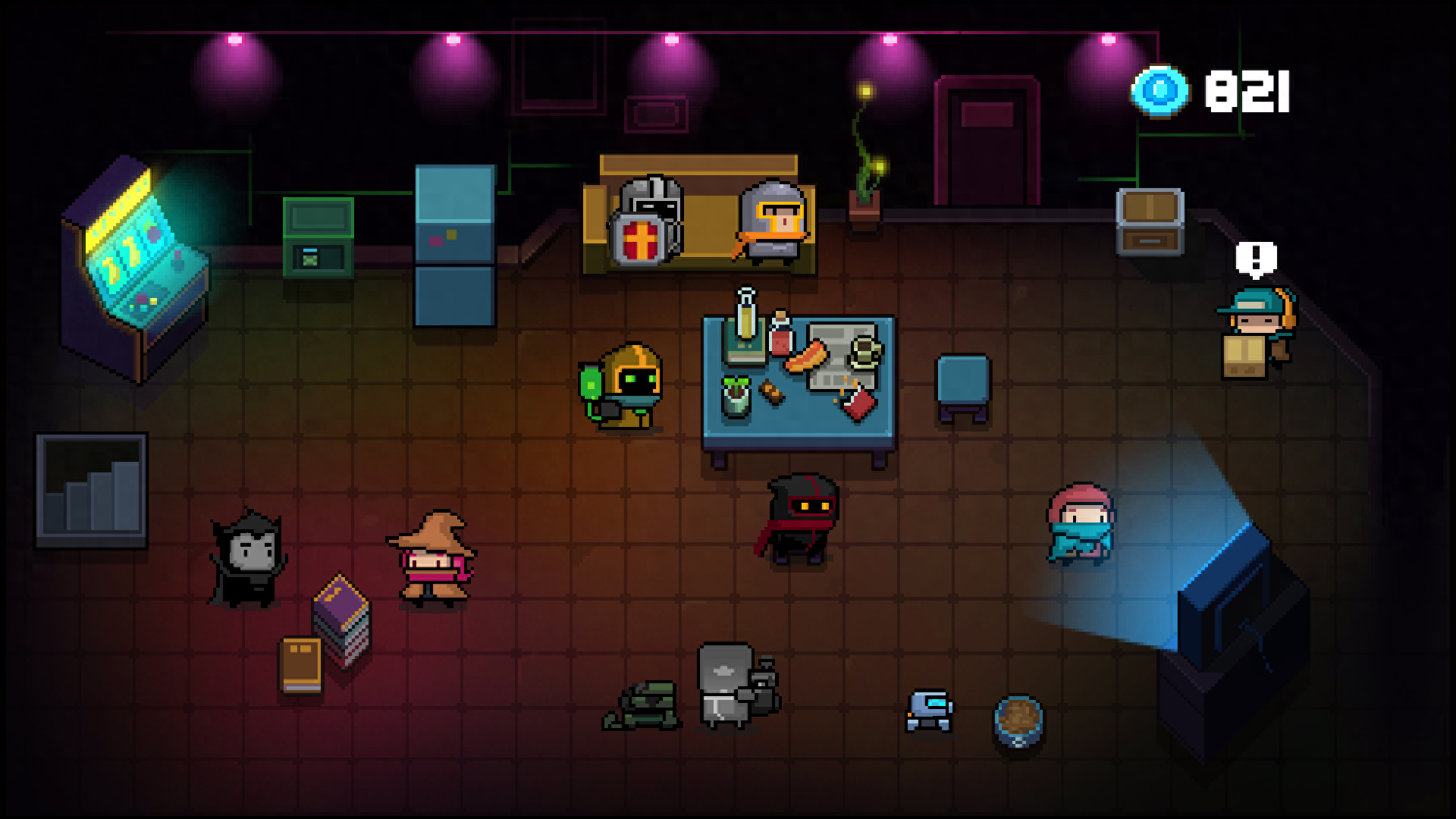Click the exclamation mark speech bubble
1456x819 pixels.
1256,259
